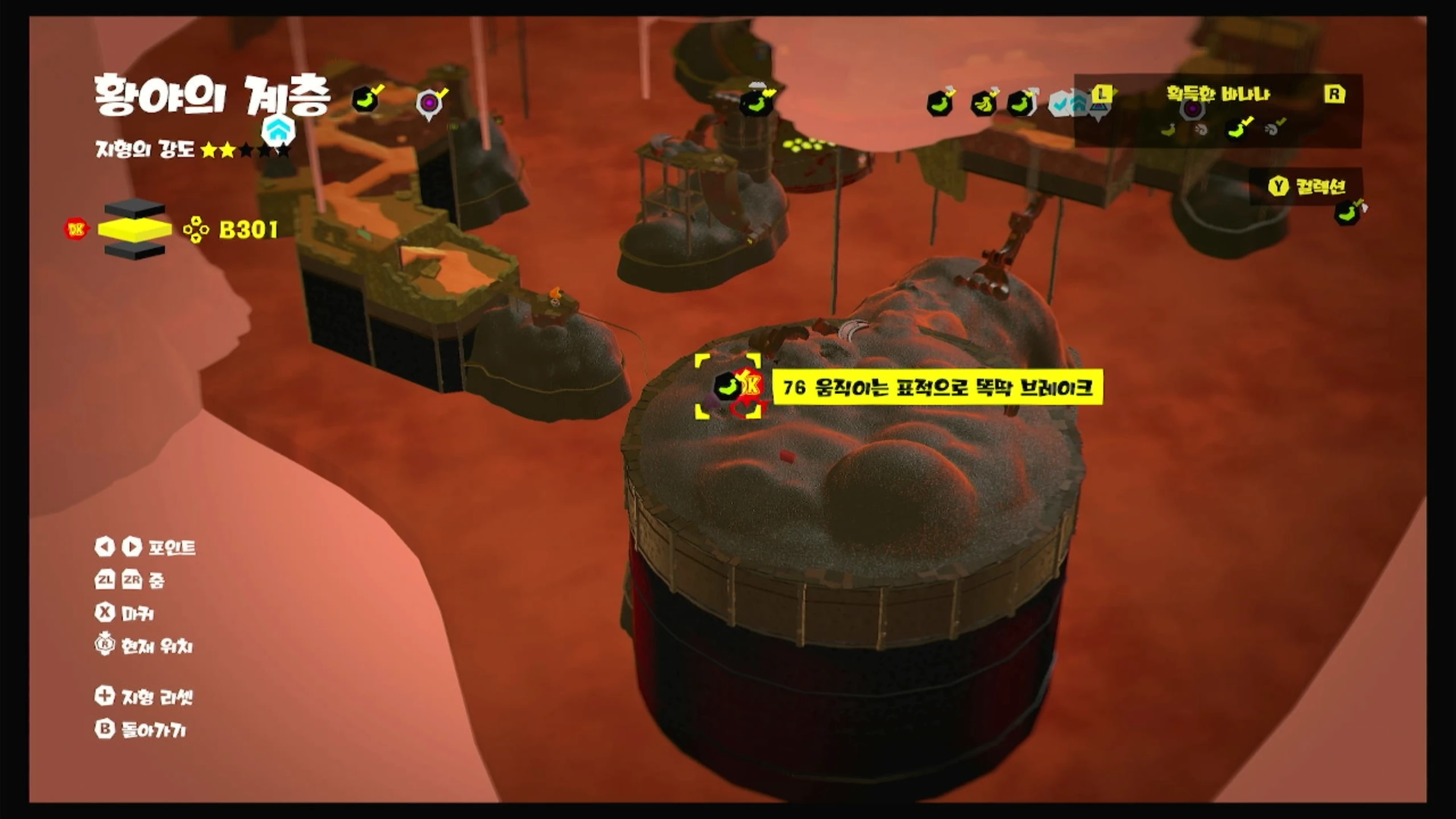
Task: Select the bright blue house warp marker
Action: click(x=278, y=131)
